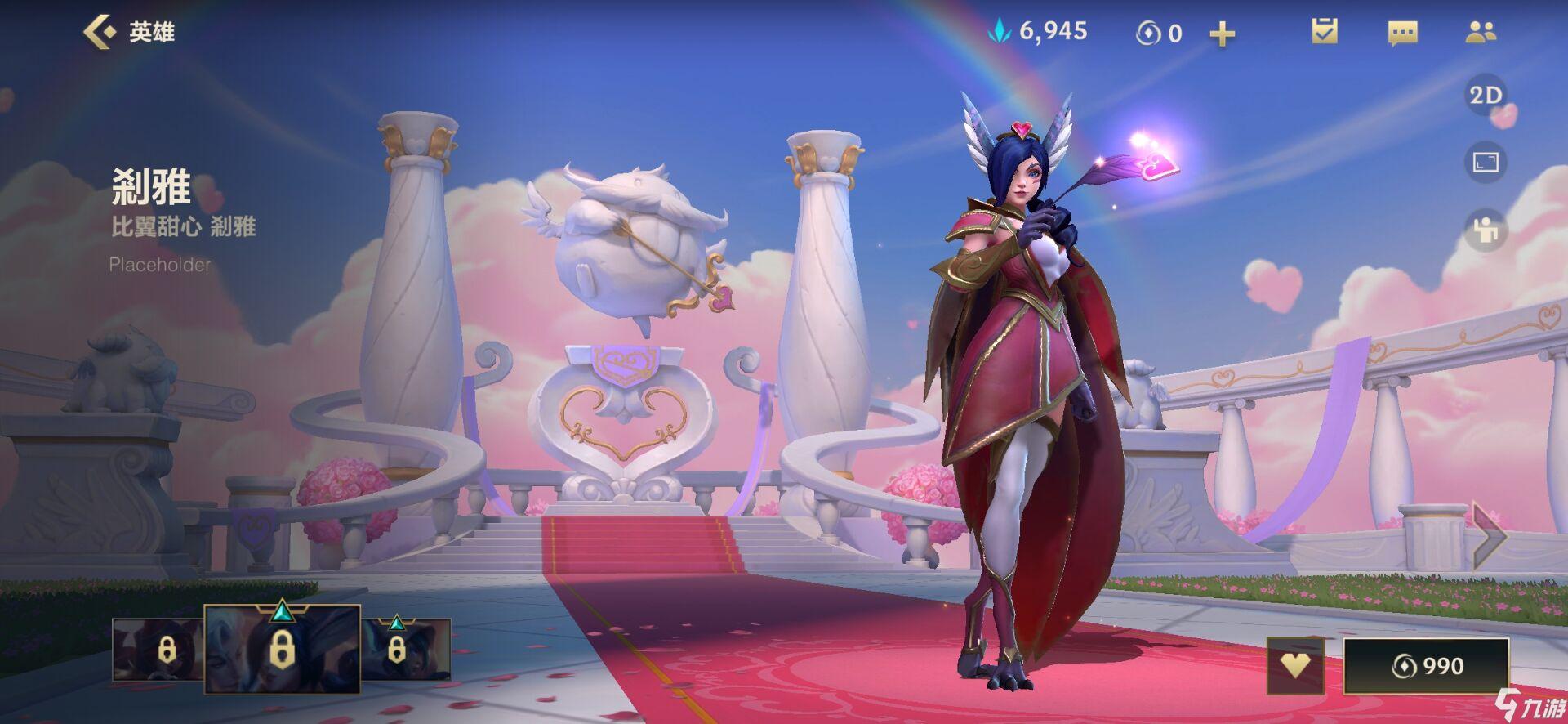Open the chat message icon
1568x724 pixels.
(x=1402, y=33)
